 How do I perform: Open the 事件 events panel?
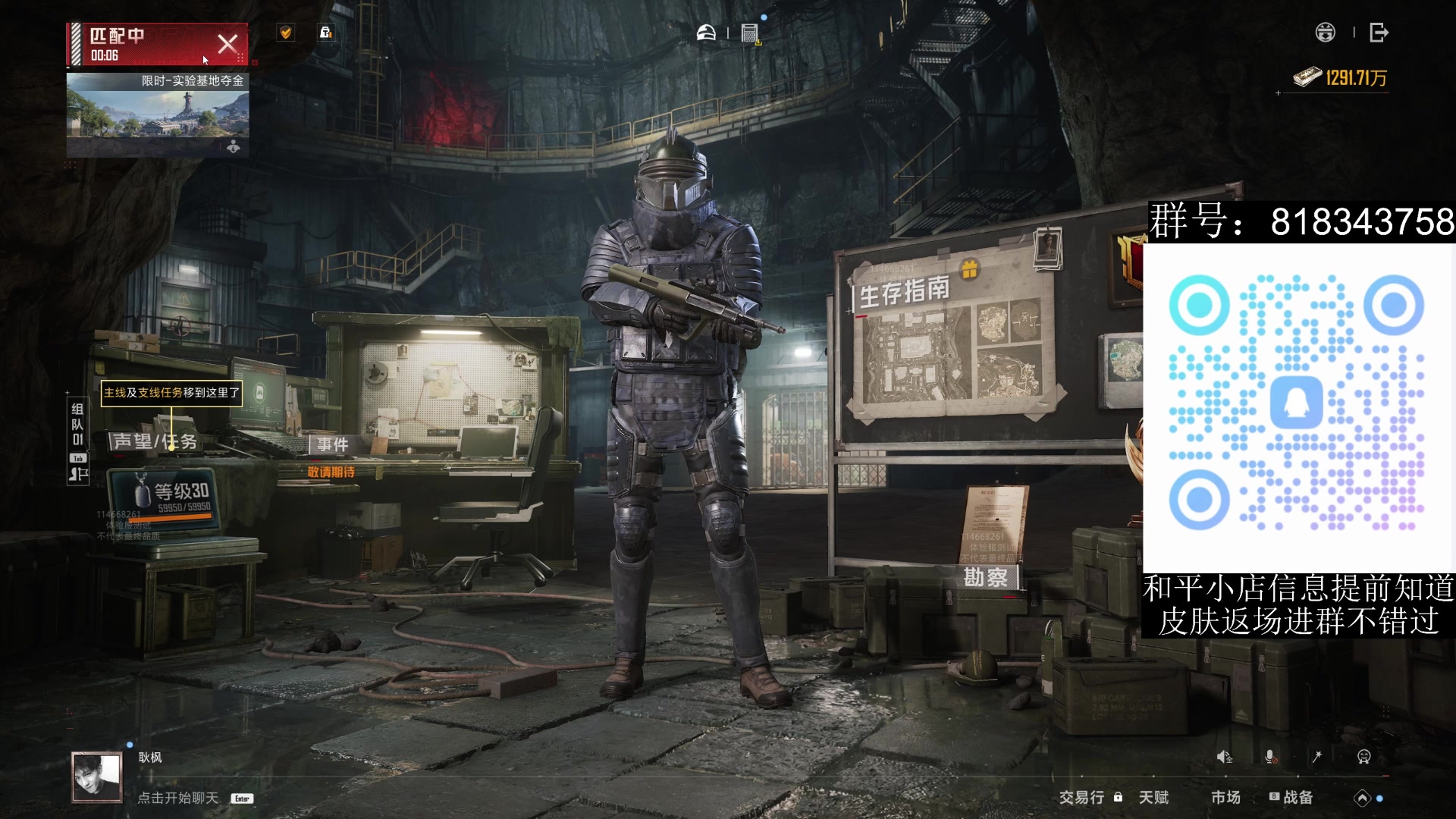pos(333,444)
